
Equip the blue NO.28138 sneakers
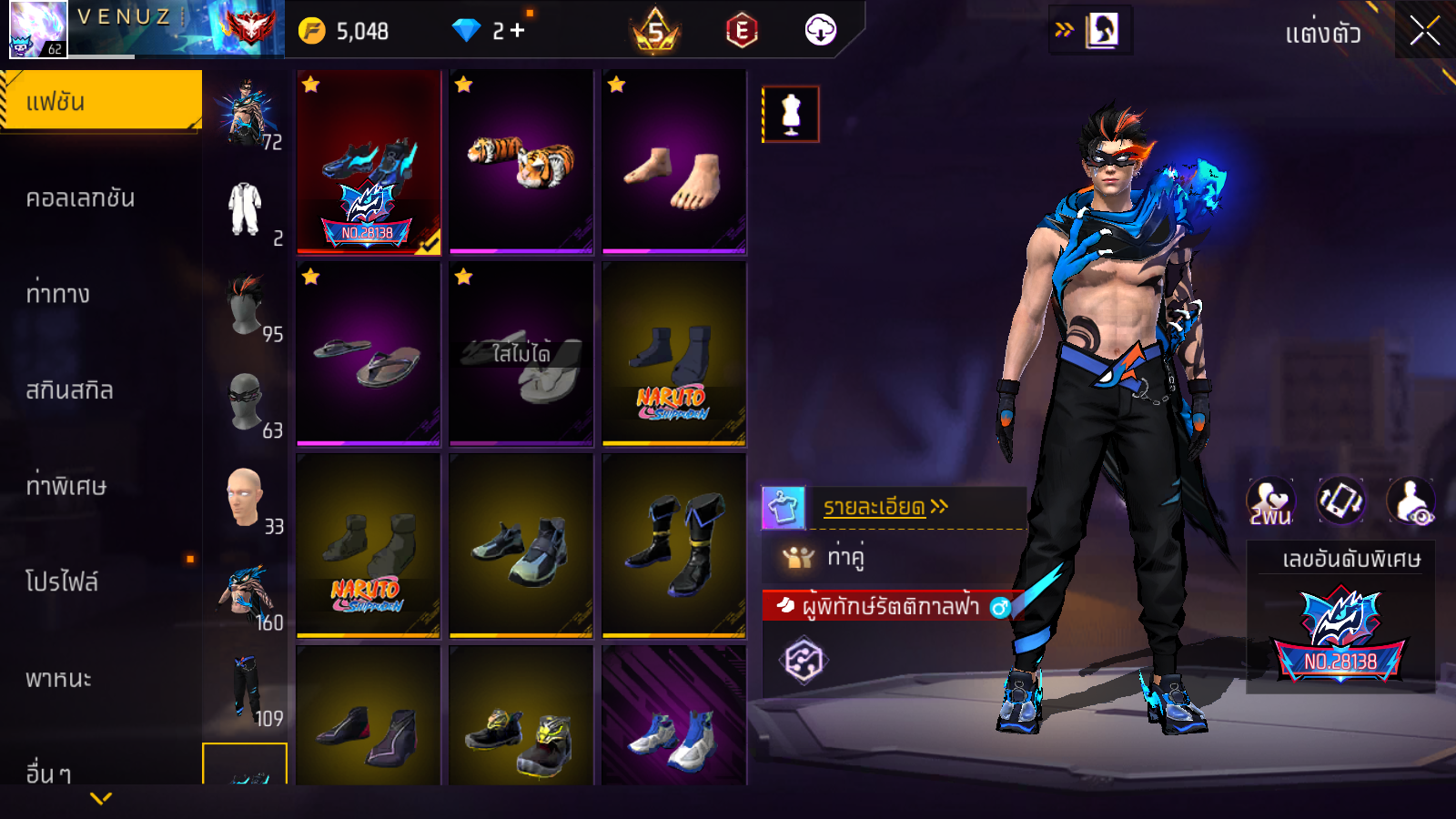369,161
